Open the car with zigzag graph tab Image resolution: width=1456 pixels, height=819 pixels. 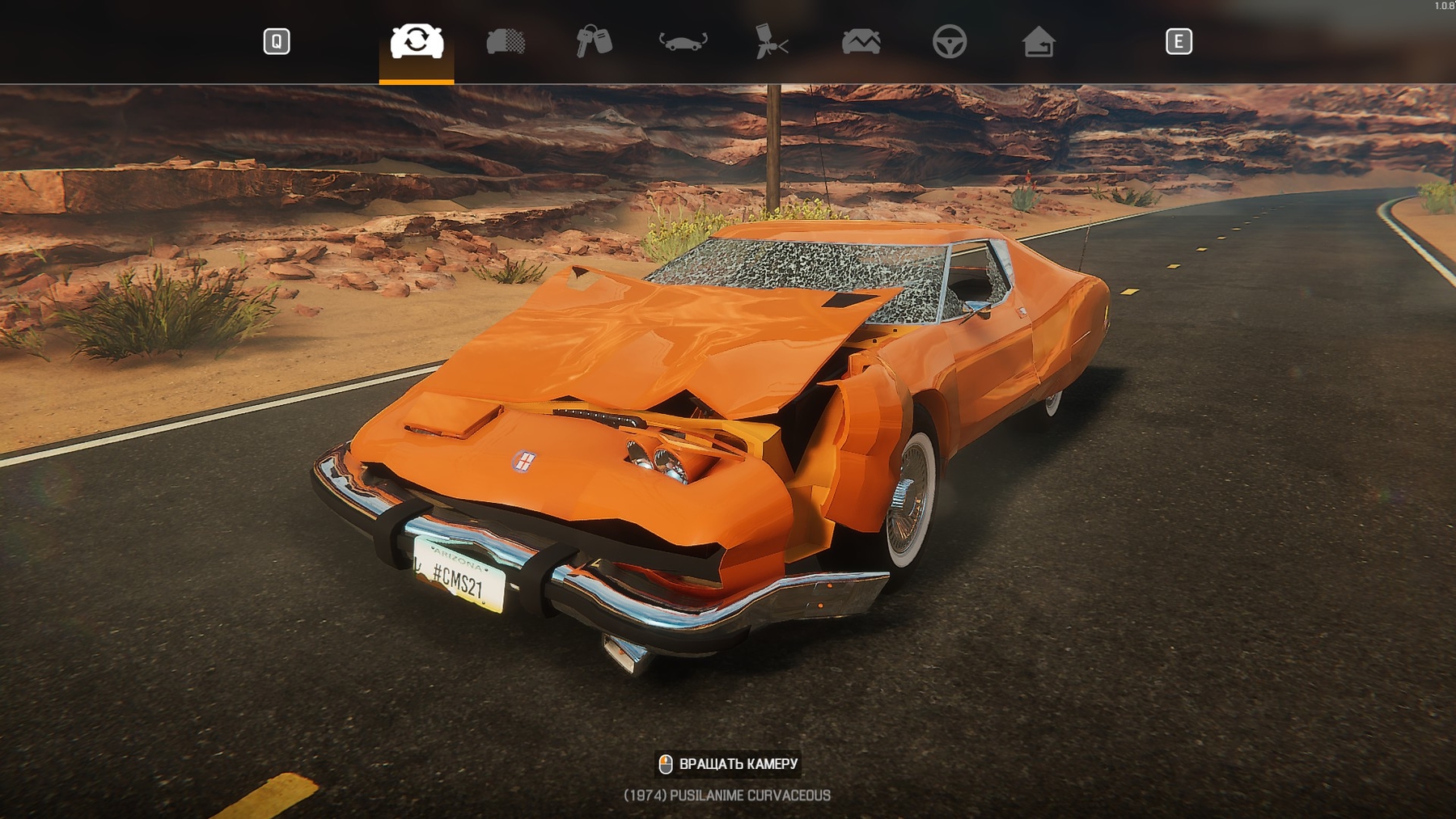[x=861, y=41]
